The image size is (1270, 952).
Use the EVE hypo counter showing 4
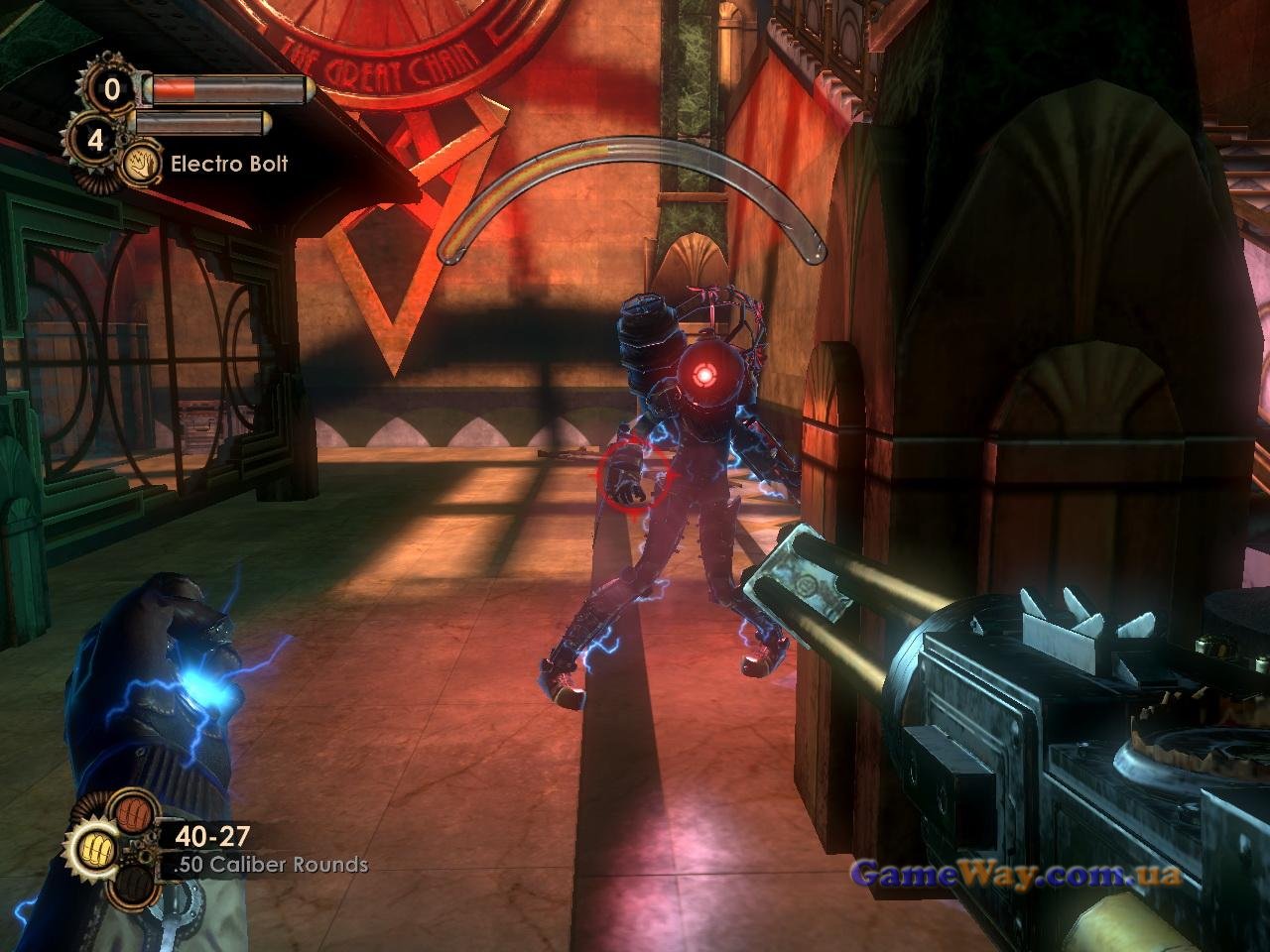pos(95,141)
